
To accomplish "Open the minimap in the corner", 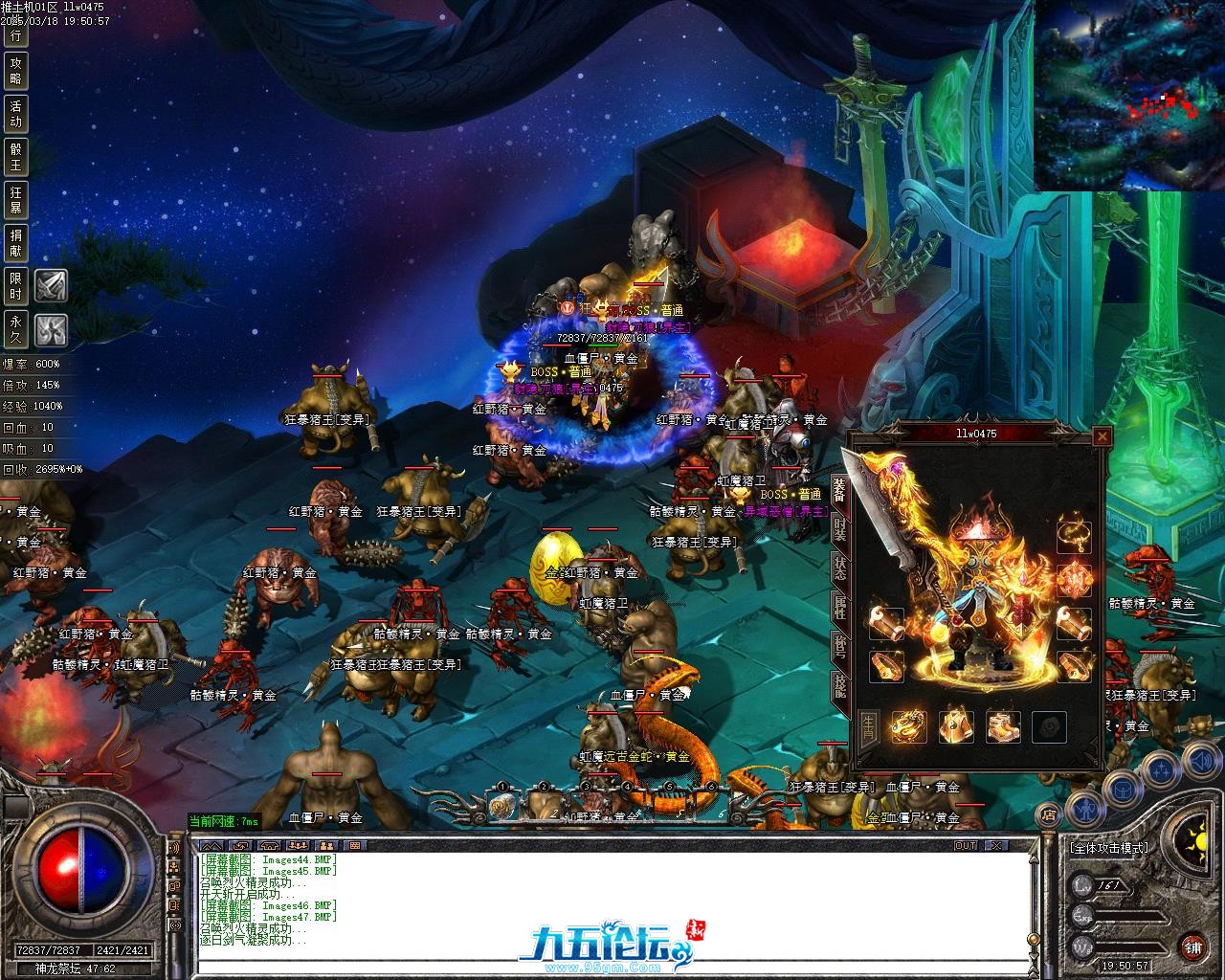I will coord(1129,95).
